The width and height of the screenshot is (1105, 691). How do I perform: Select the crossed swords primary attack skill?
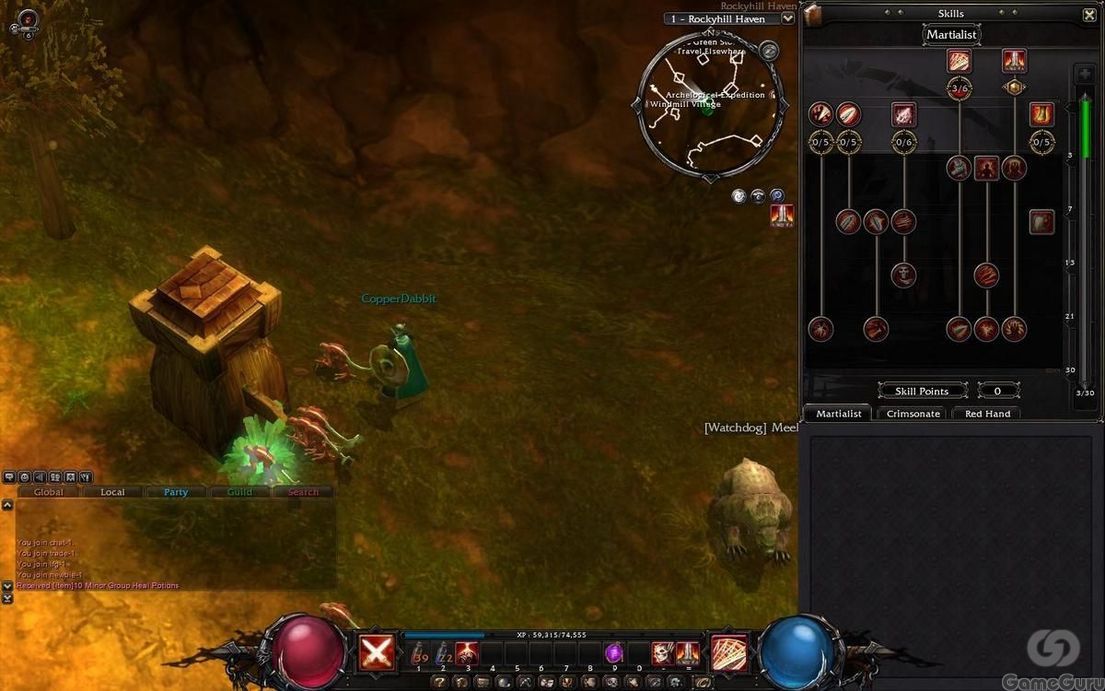[376, 653]
